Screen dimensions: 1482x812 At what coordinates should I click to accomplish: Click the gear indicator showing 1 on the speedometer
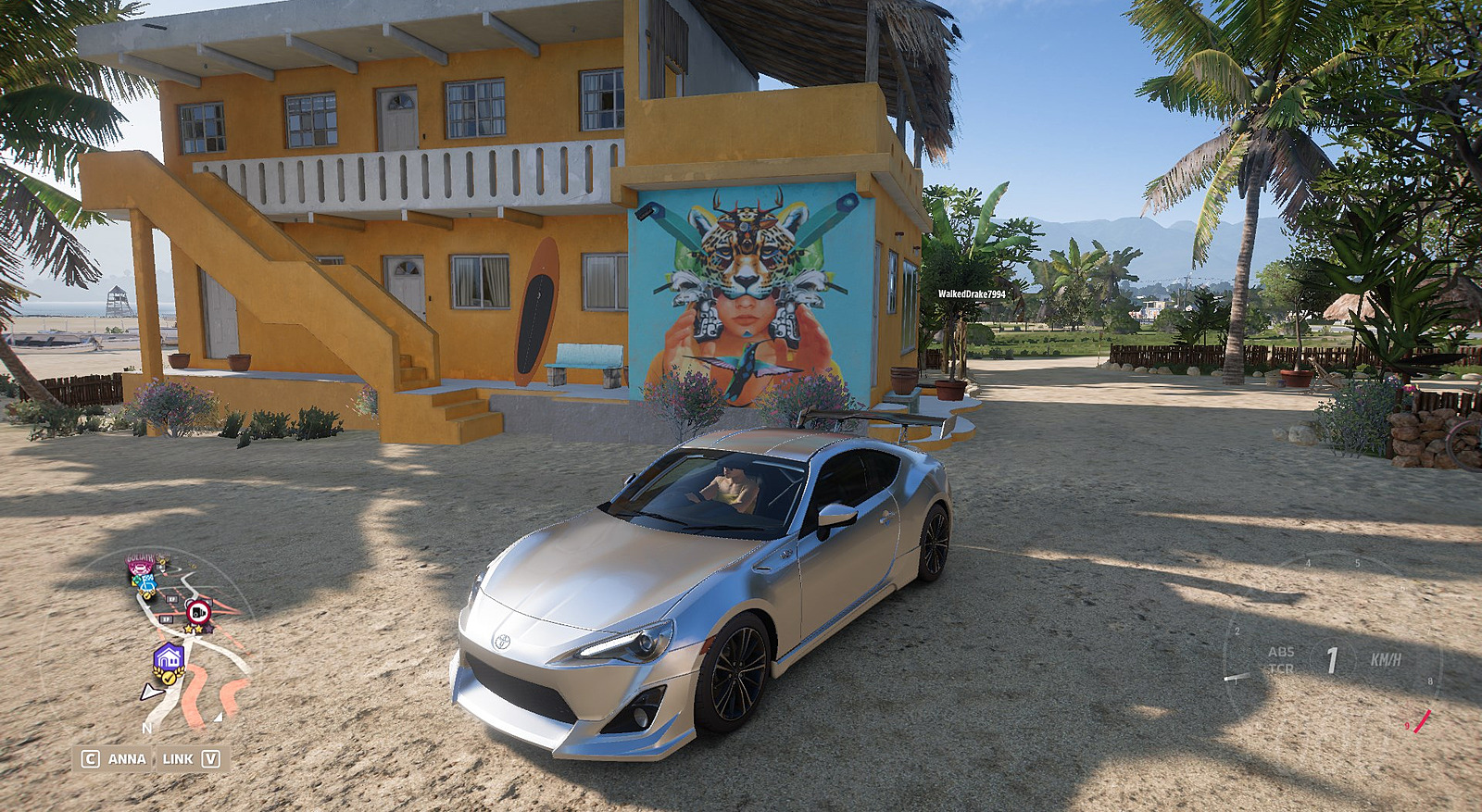tap(1333, 658)
